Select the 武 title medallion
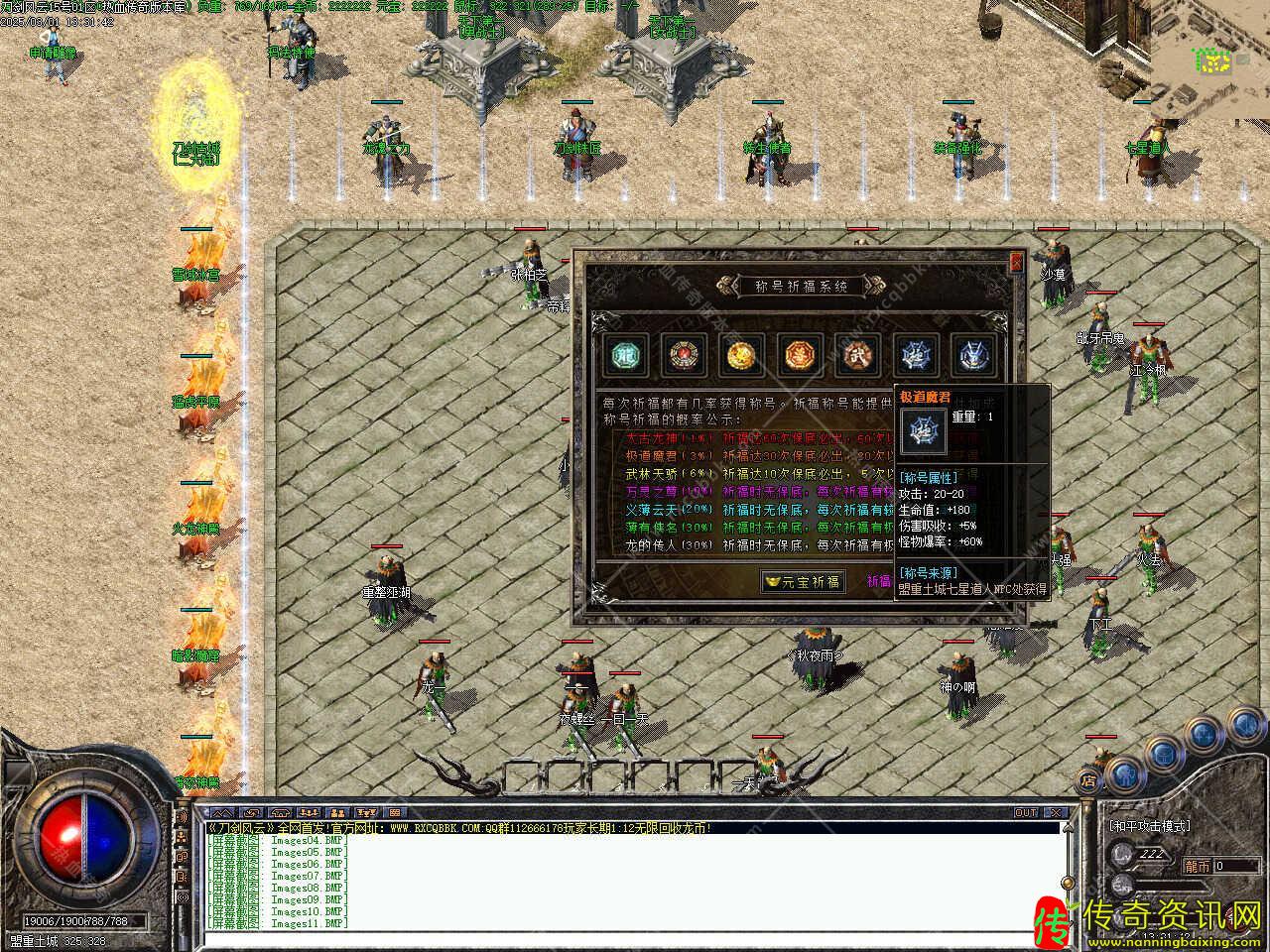 click(858, 356)
